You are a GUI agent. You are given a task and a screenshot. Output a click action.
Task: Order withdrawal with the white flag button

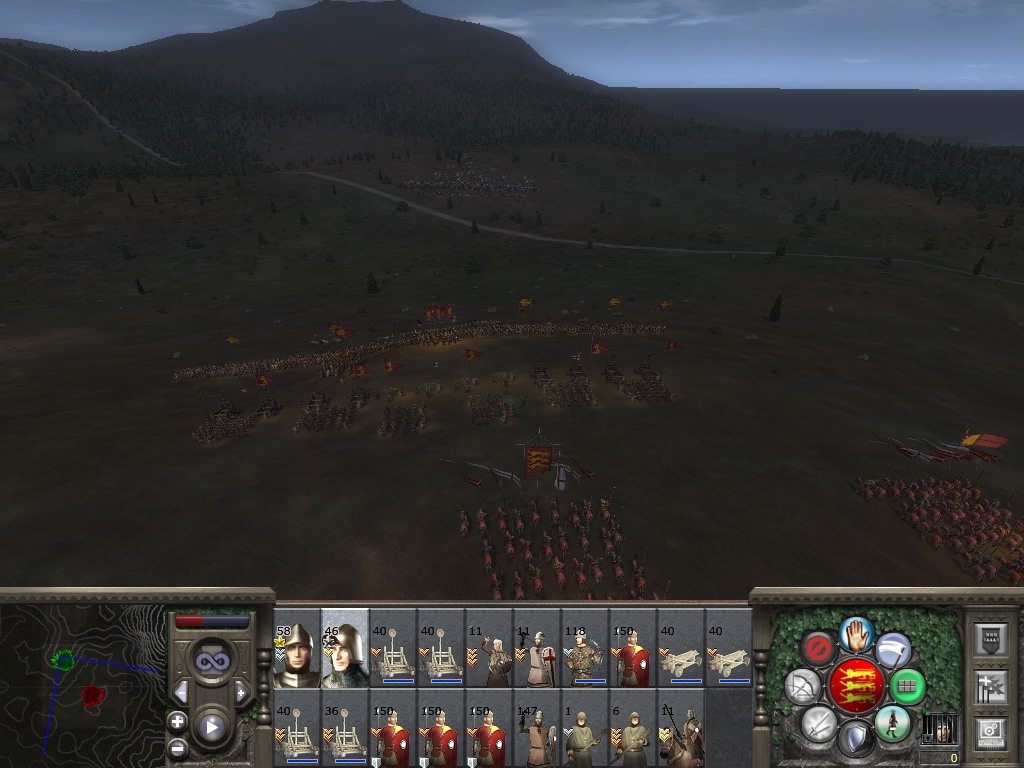click(893, 650)
